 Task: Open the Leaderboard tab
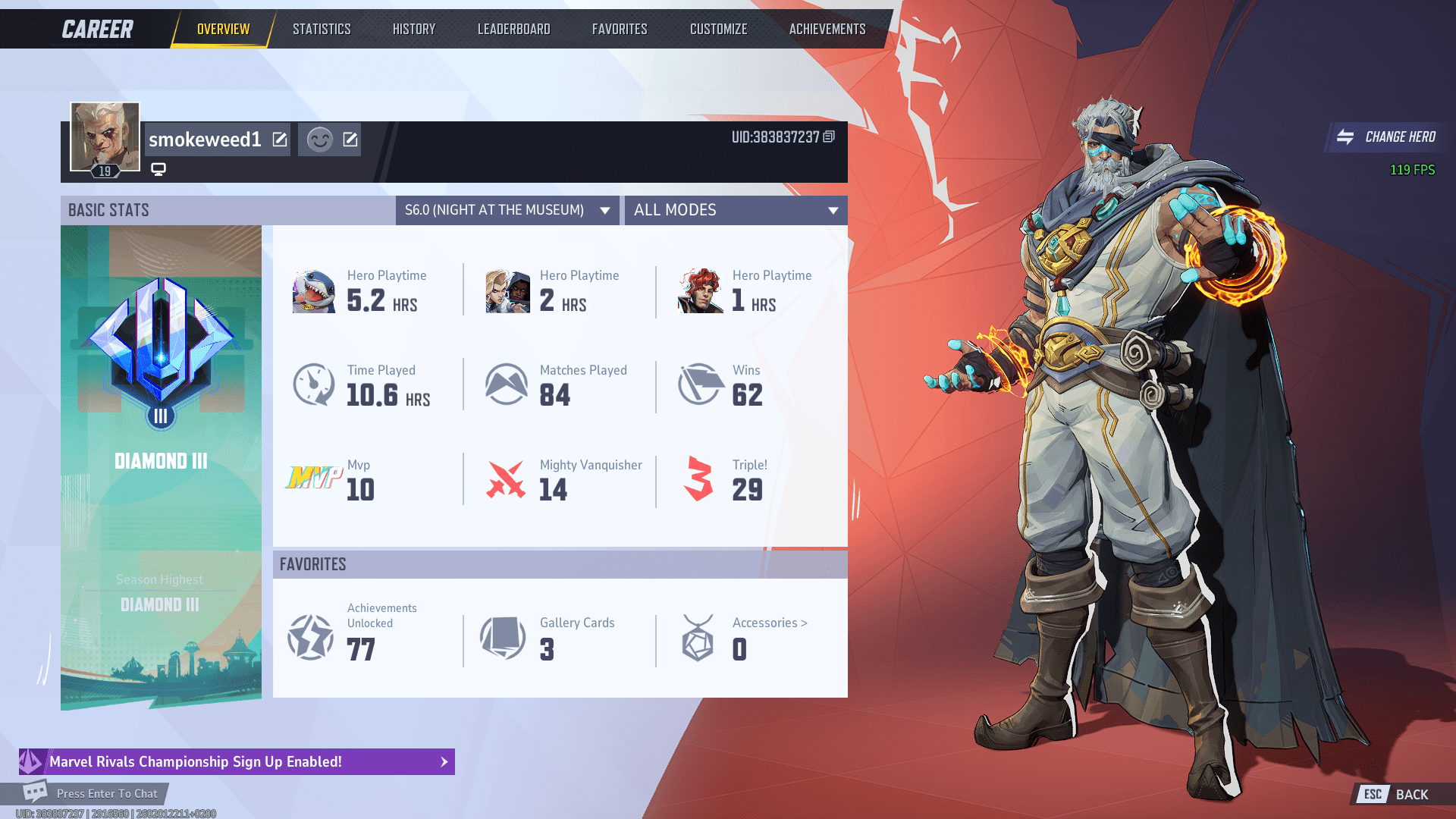(513, 29)
